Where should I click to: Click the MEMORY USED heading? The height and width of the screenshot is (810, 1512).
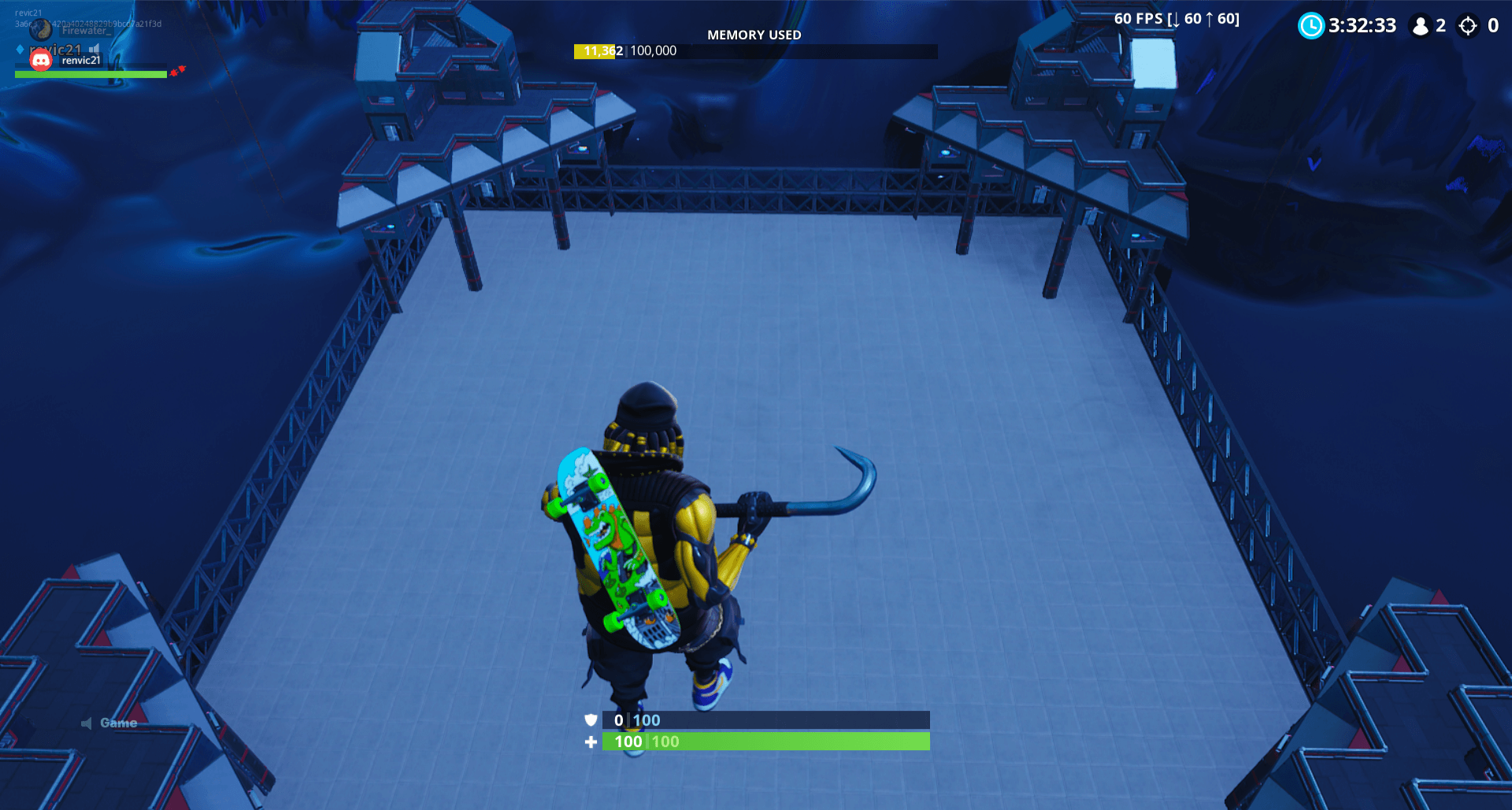click(754, 35)
